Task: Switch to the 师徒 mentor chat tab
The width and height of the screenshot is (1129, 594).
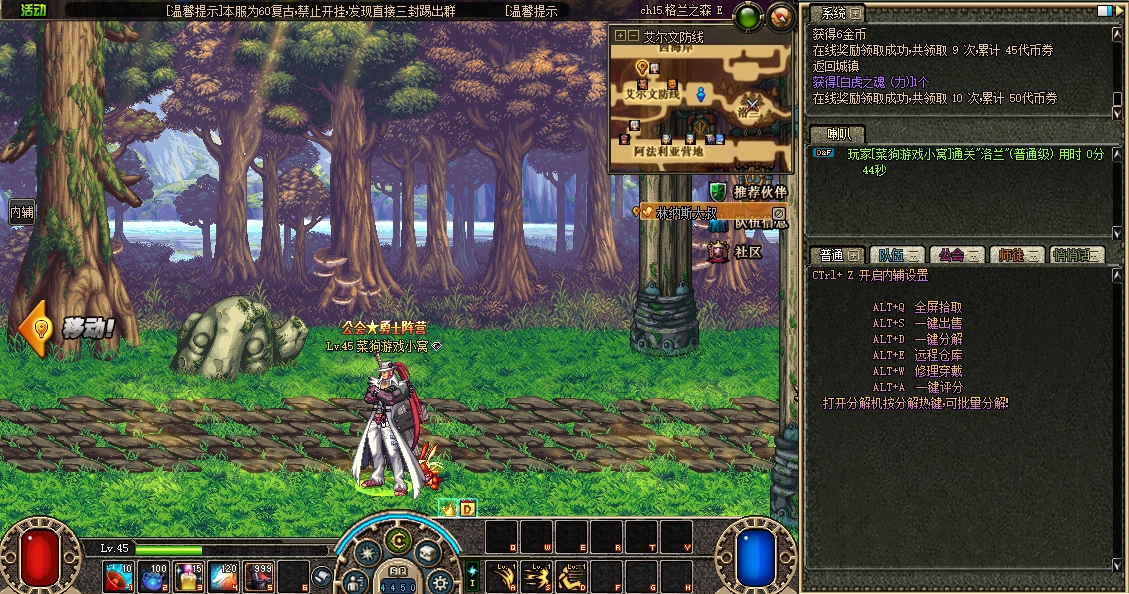Action: 1017,255
